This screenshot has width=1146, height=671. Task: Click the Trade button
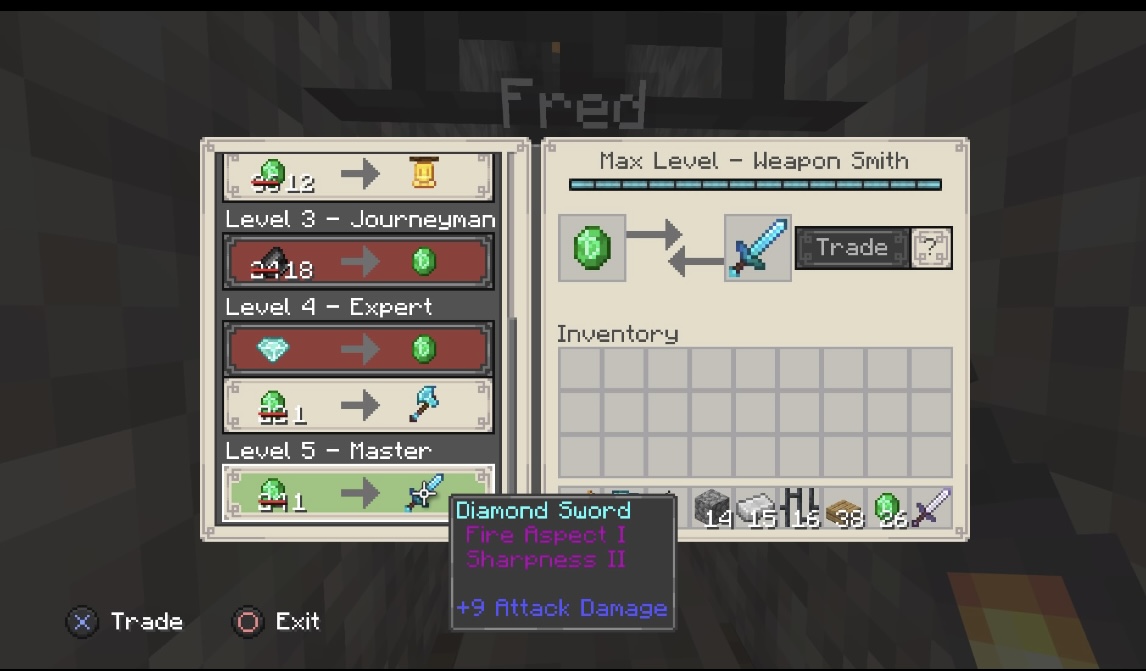[x=852, y=248]
